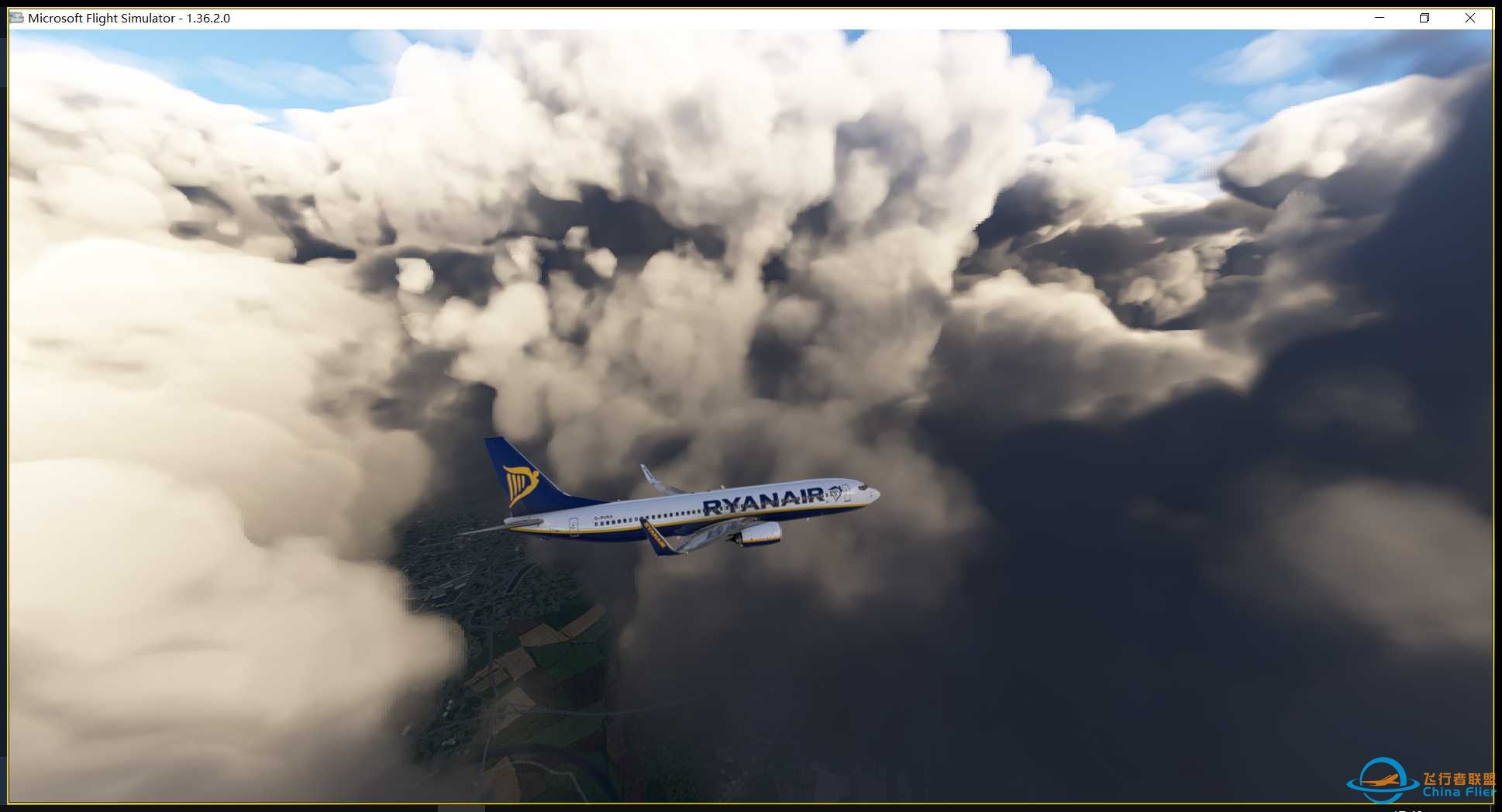Image resolution: width=1502 pixels, height=812 pixels.
Task: Click the Microsoft Flight Simulator title bar text
Action: 101,17
